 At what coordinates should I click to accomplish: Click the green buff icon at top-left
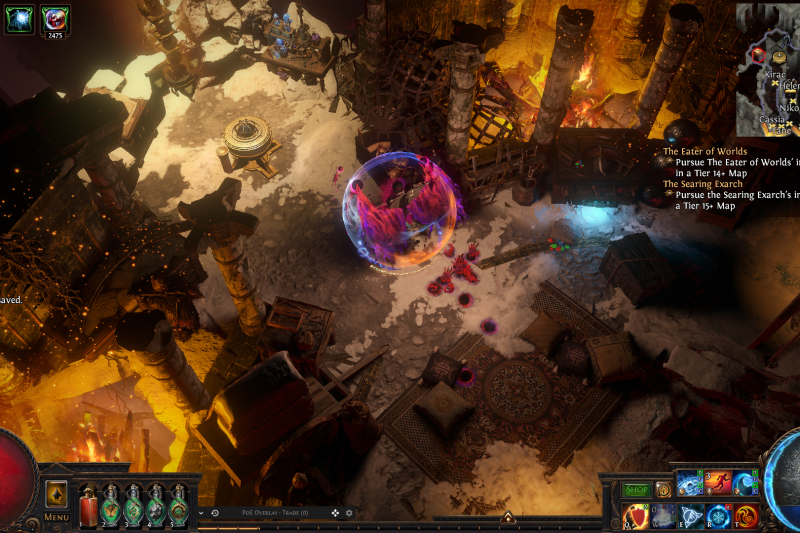19,18
